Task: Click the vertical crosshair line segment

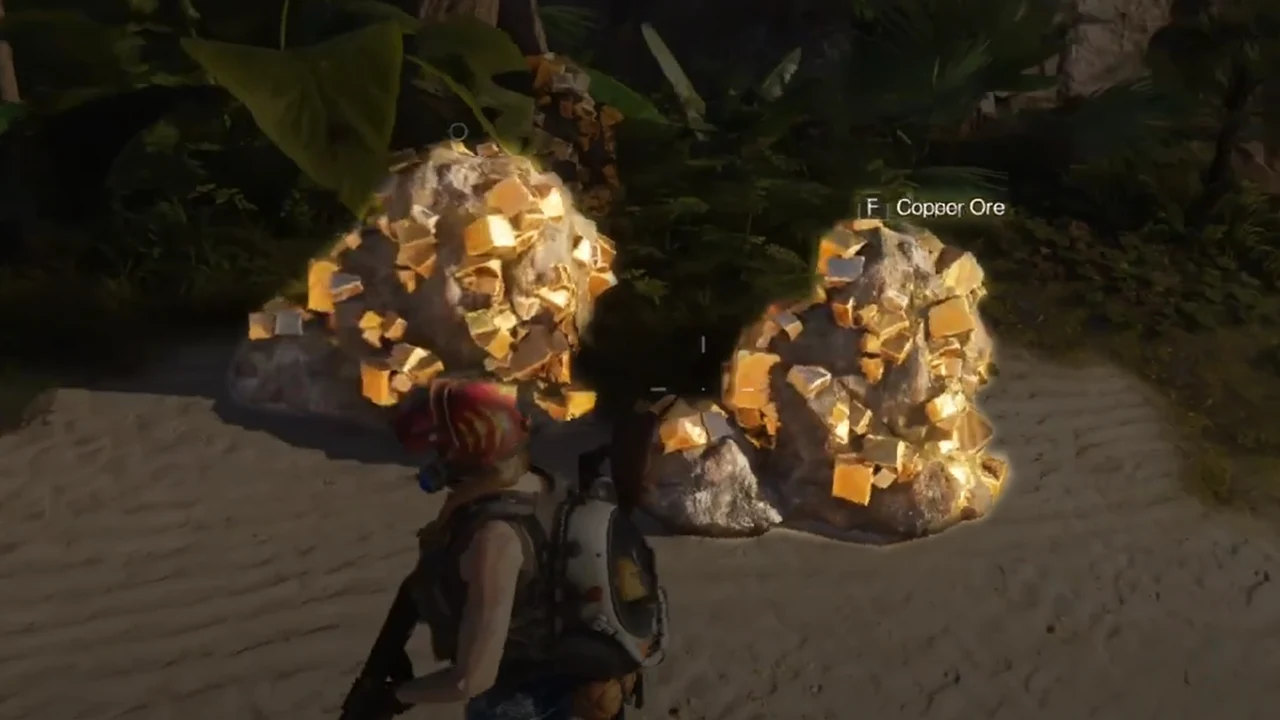Action: coord(703,345)
